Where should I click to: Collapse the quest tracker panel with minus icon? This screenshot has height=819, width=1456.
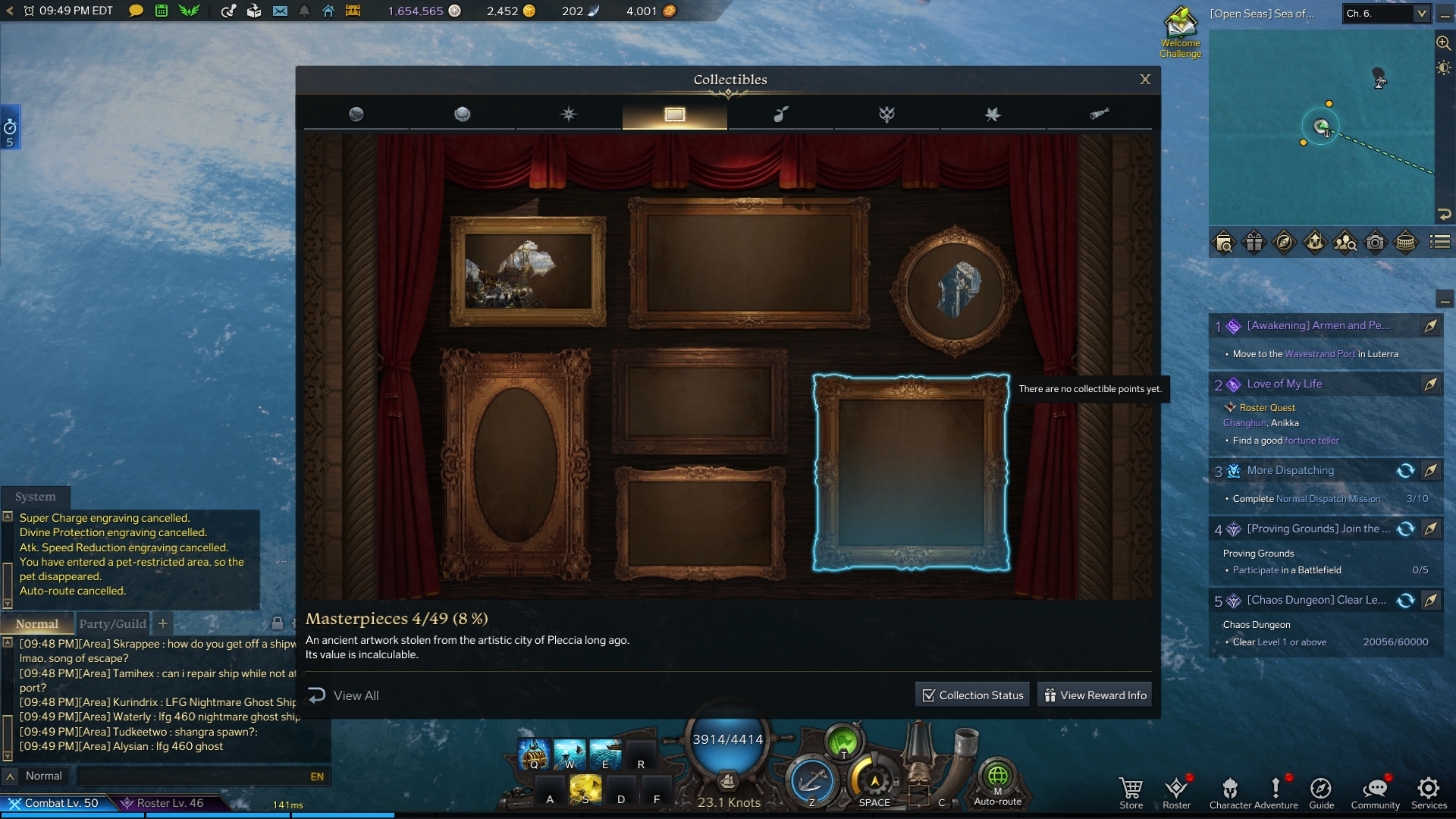point(1446,300)
